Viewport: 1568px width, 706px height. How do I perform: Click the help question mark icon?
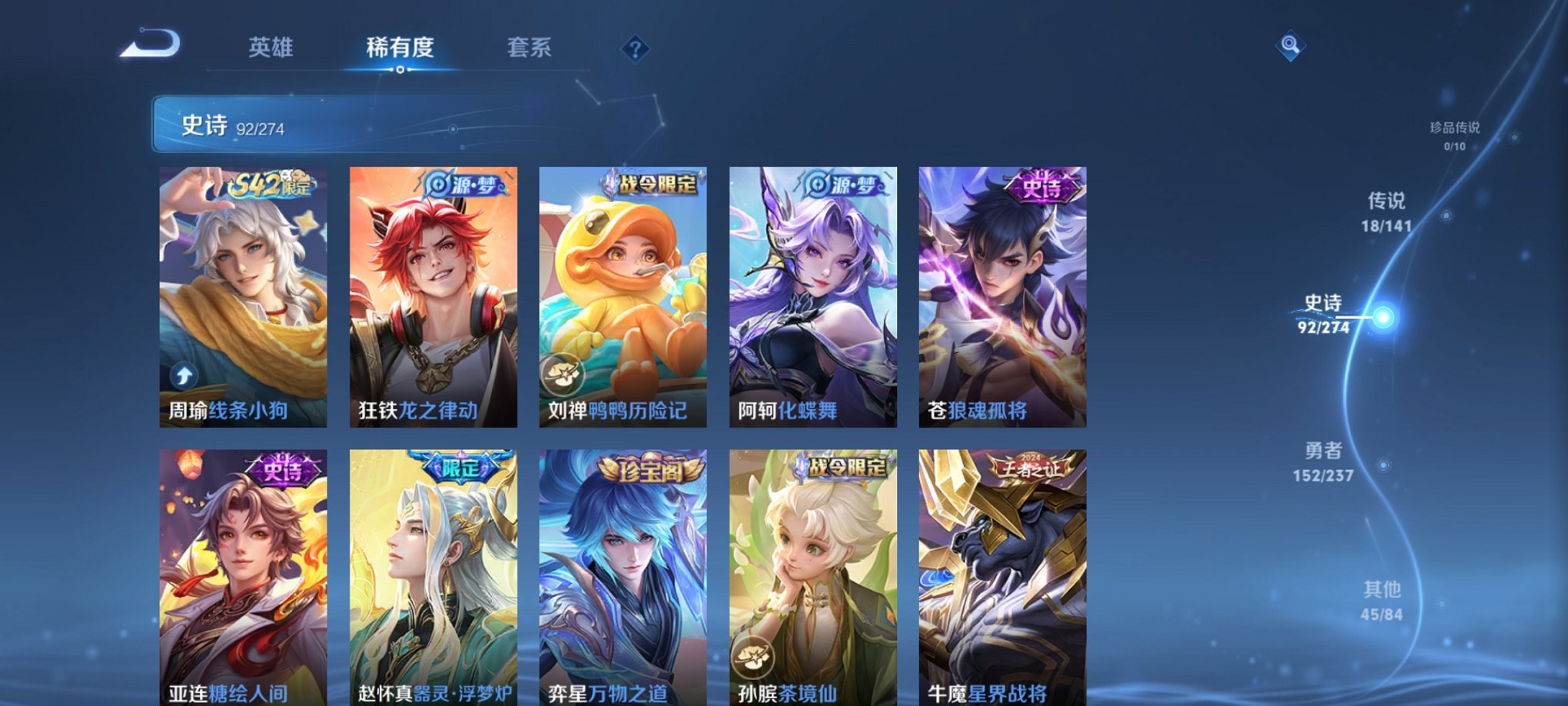(634, 50)
